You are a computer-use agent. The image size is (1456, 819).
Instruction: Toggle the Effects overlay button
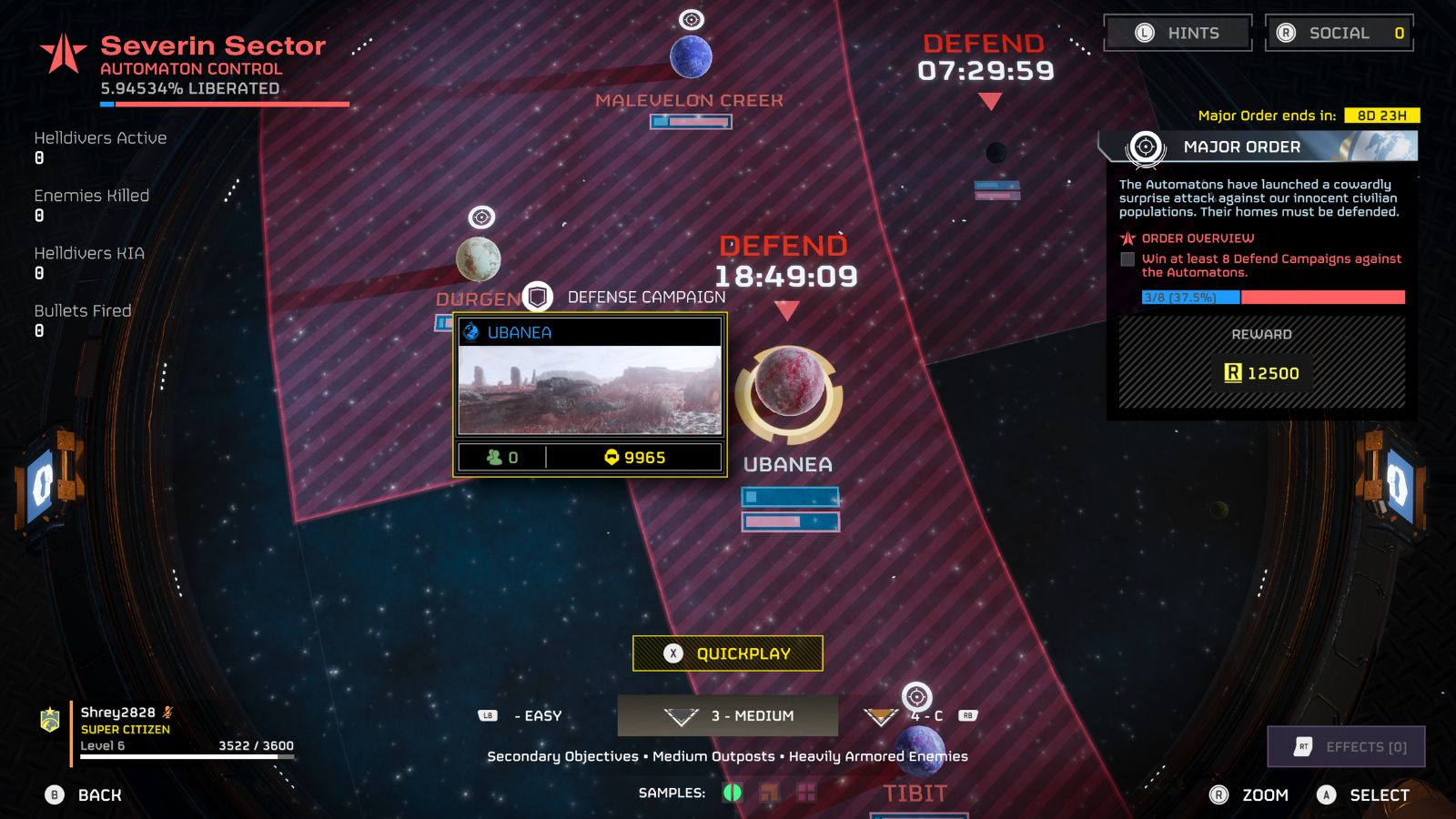(x=1345, y=746)
